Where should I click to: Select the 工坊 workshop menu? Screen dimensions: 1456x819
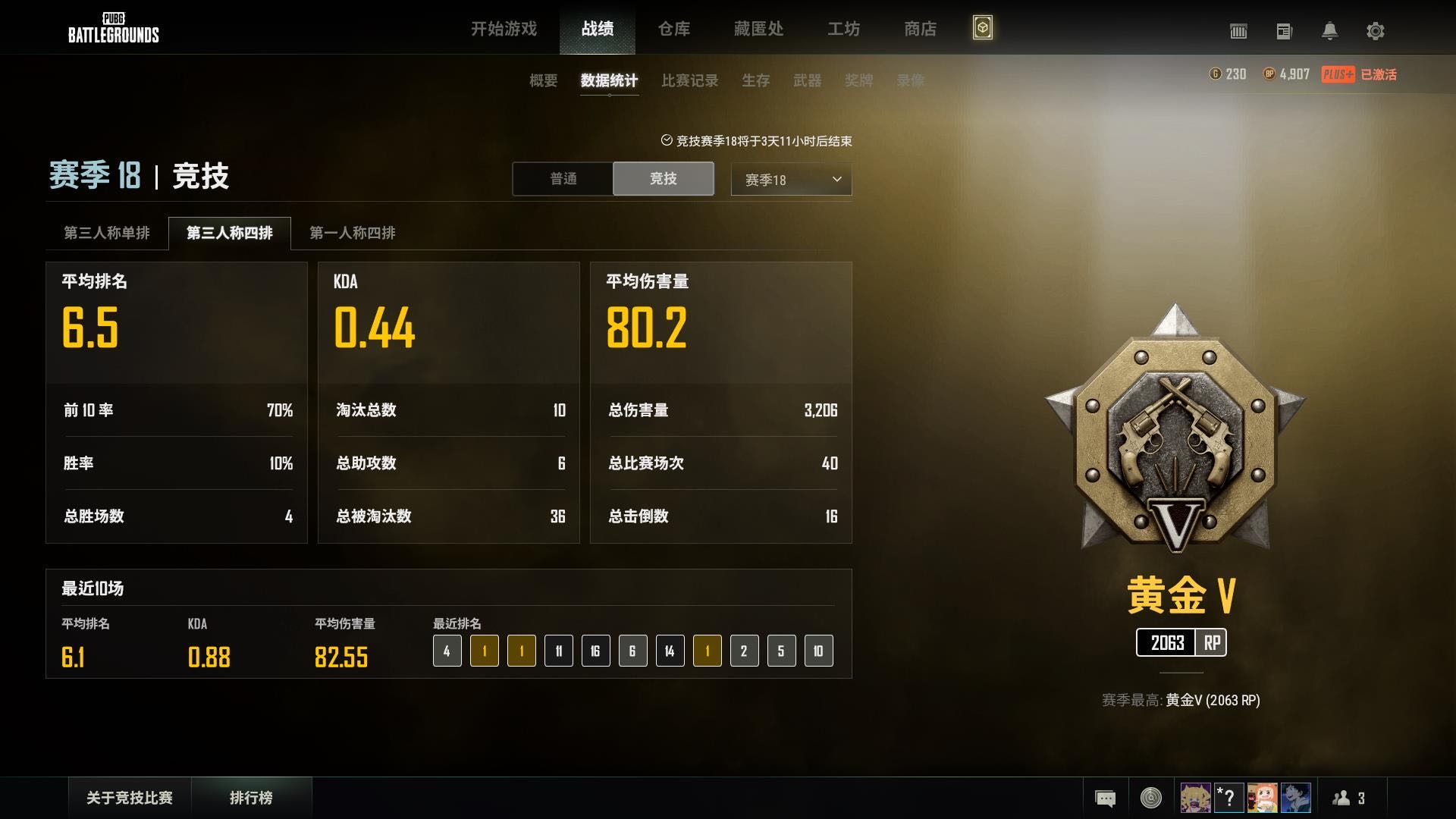tap(843, 29)
